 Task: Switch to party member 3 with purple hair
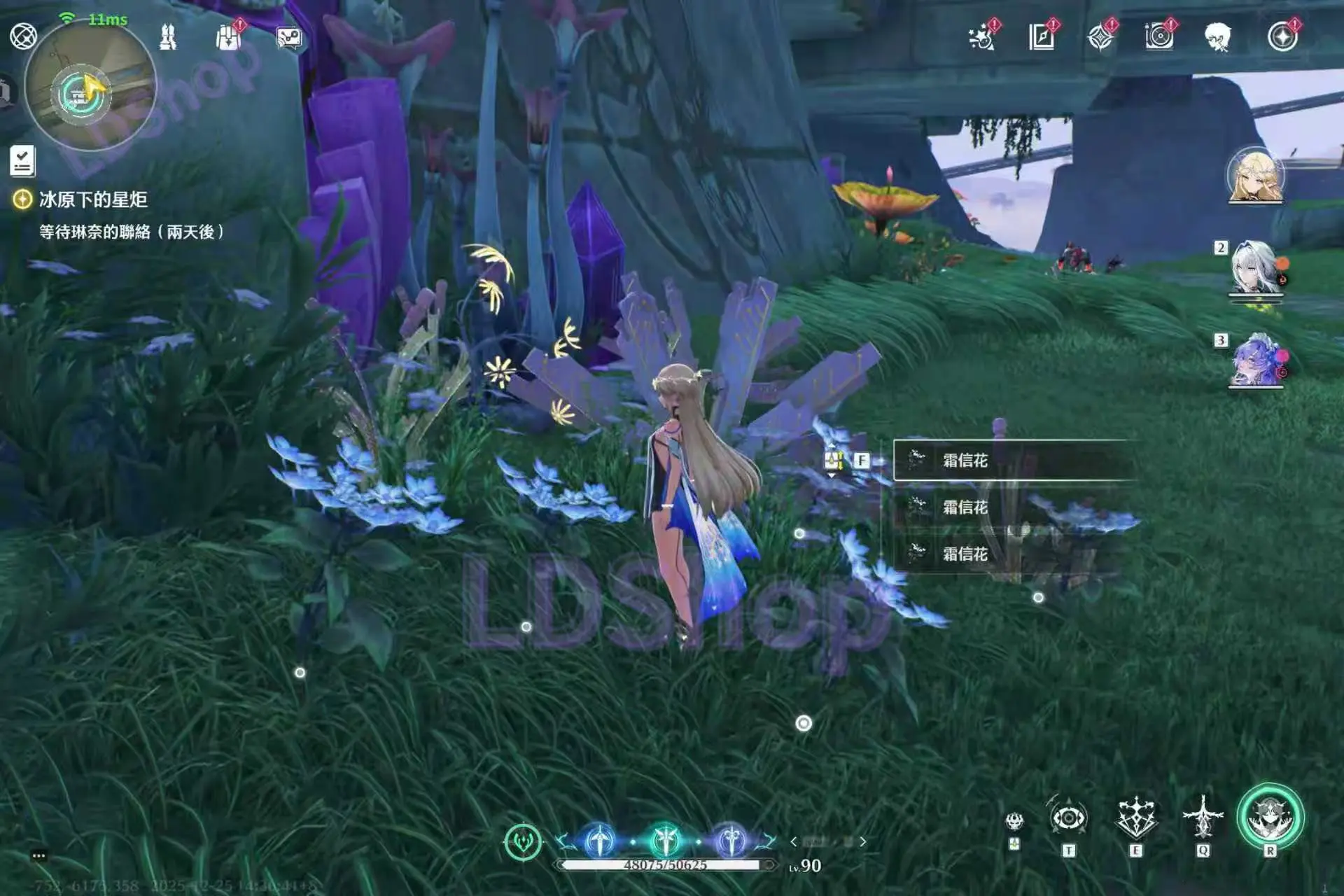pos(1255,360)
